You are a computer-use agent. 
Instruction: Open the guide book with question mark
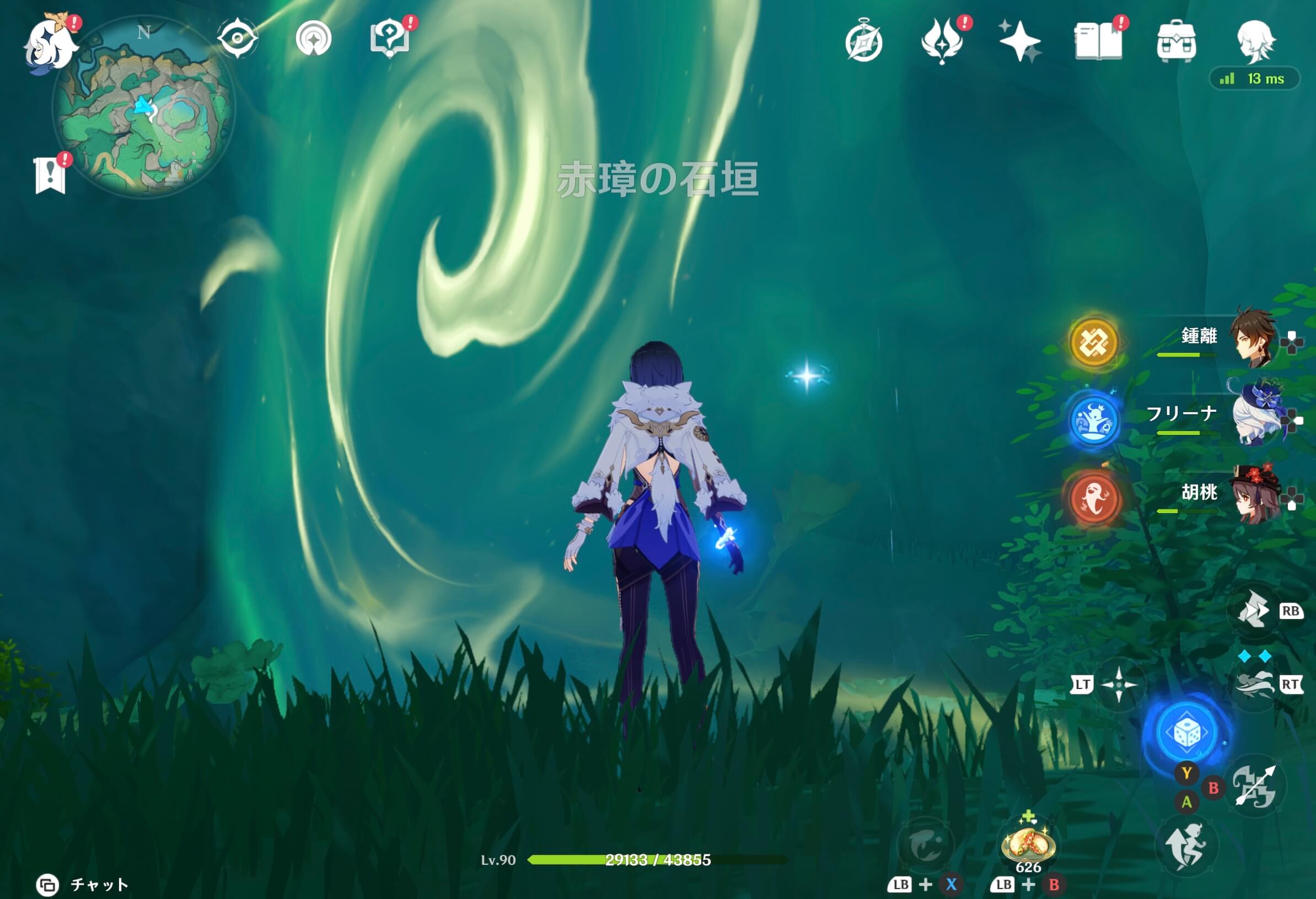(x=391, y=37)
